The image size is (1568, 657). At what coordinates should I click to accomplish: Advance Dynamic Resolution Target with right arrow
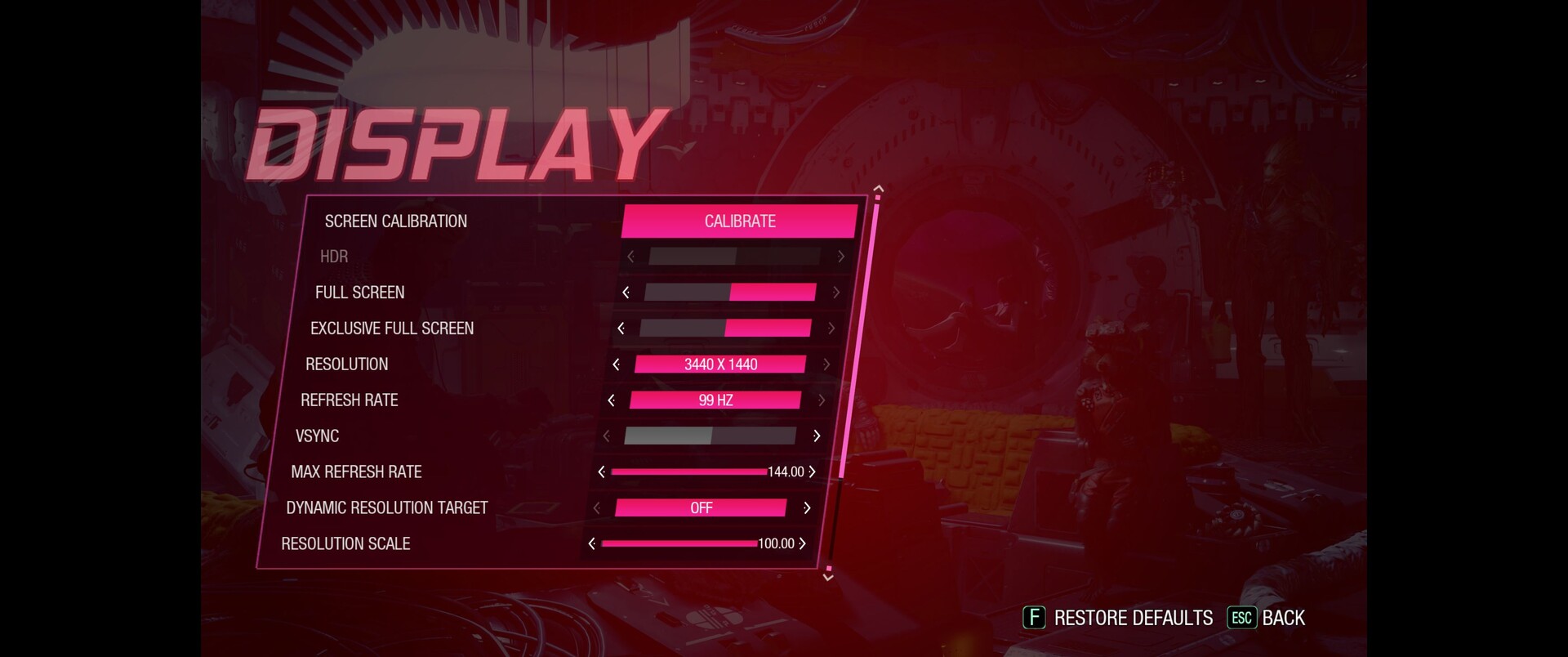[807, 508]
